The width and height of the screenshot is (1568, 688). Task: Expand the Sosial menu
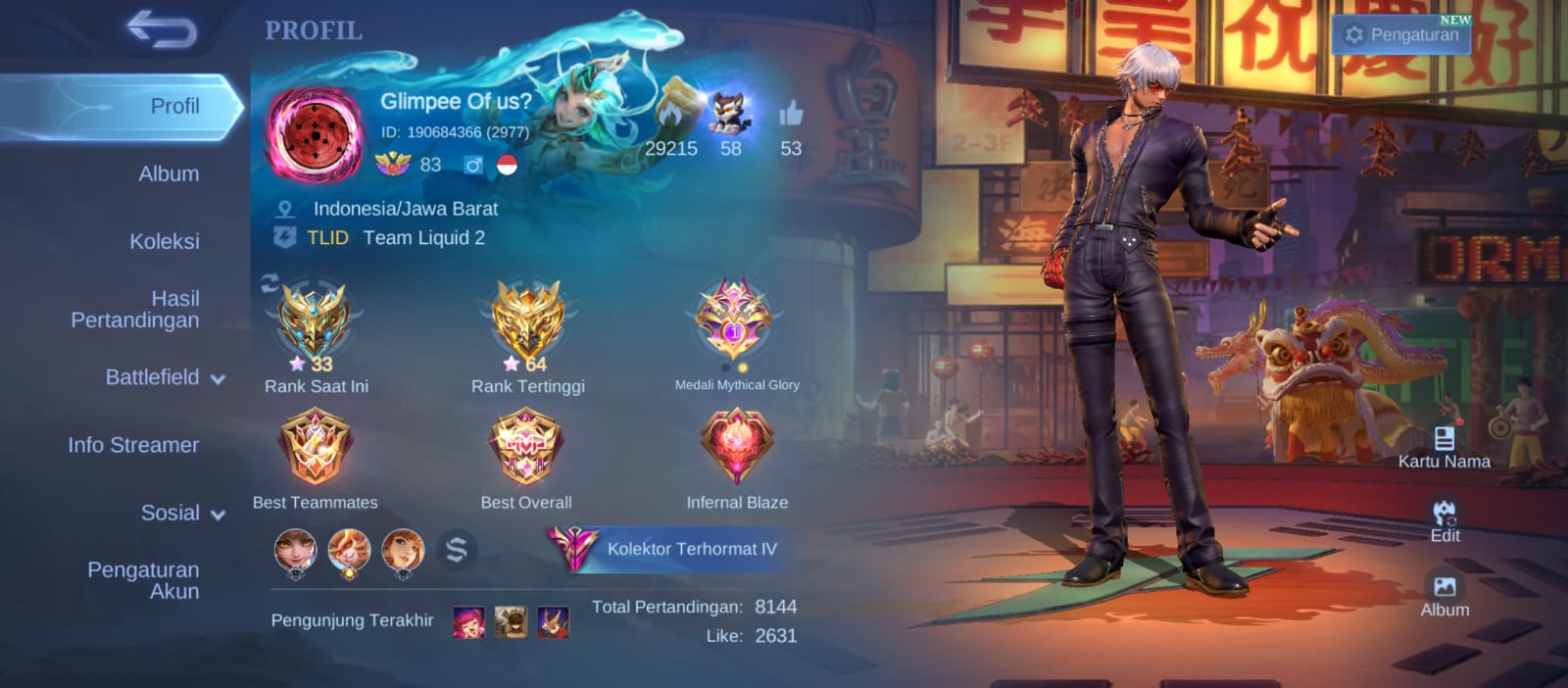pyautogui.click(x=182, y=513)
